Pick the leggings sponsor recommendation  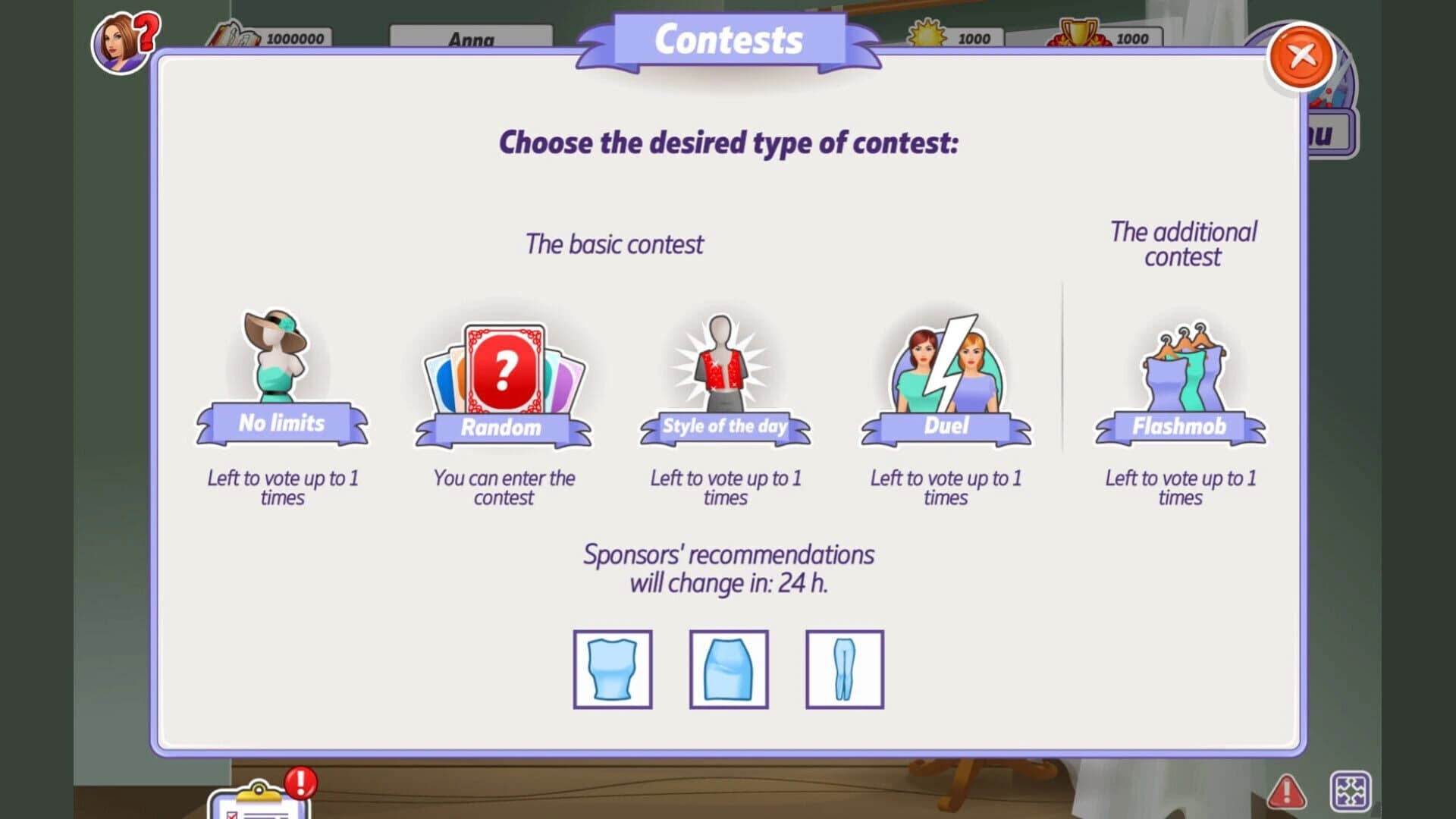843,670
